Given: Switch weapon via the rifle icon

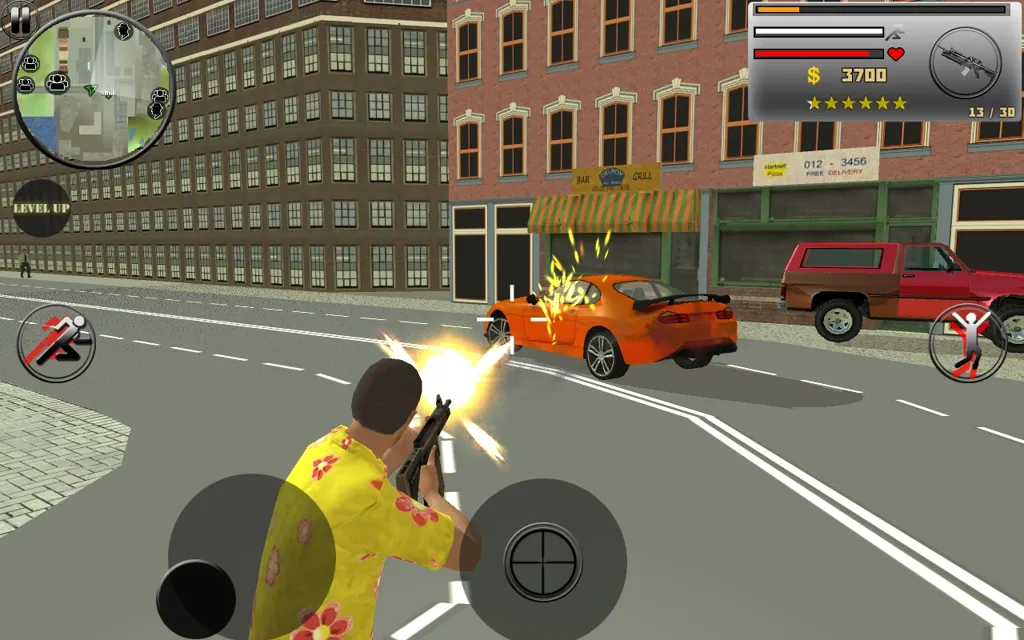Looking at the screenshot, I should [965, 62].
